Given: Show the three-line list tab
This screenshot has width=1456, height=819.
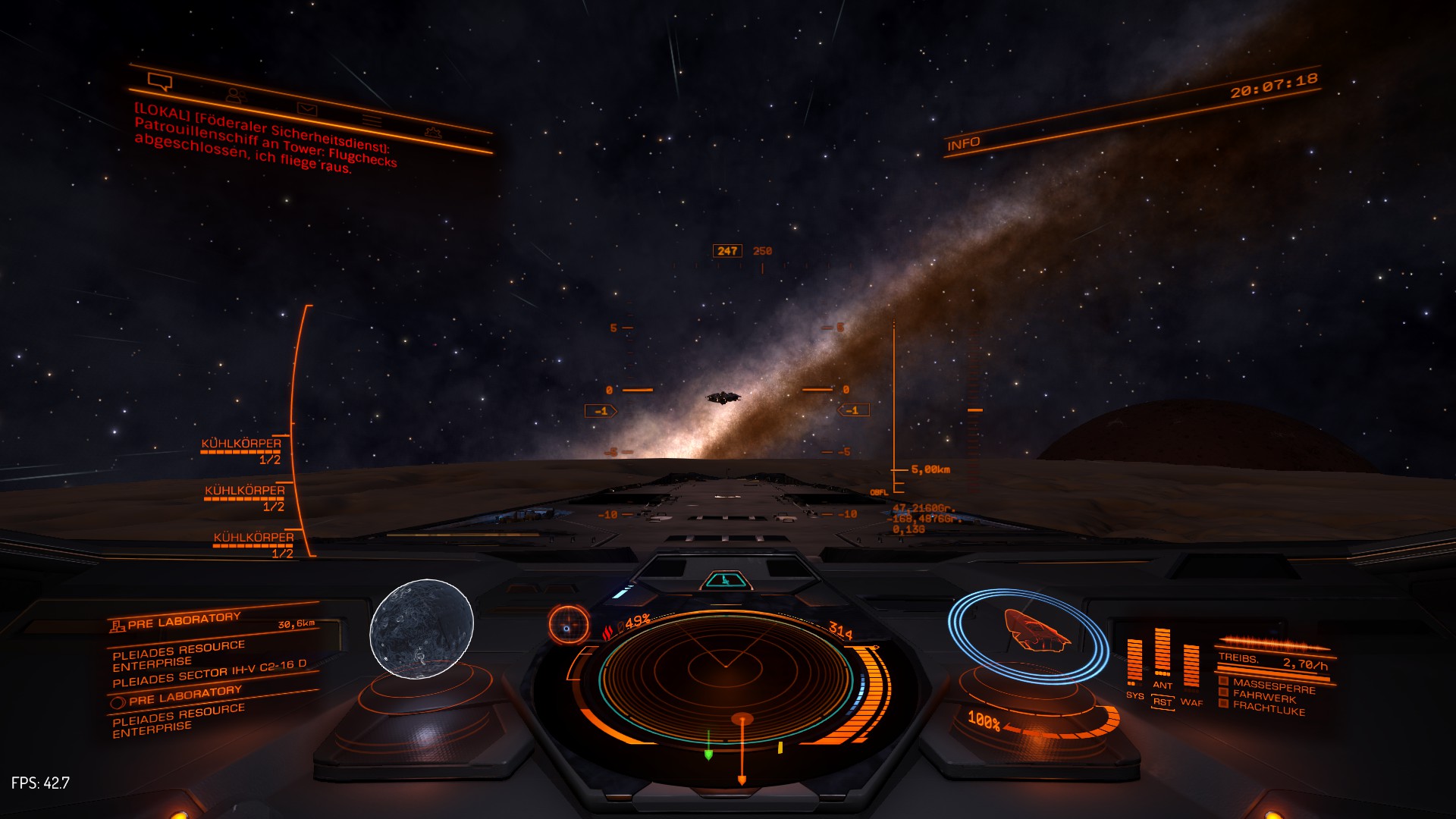Looking at the screenshot, I should click(x=371, y=120).
